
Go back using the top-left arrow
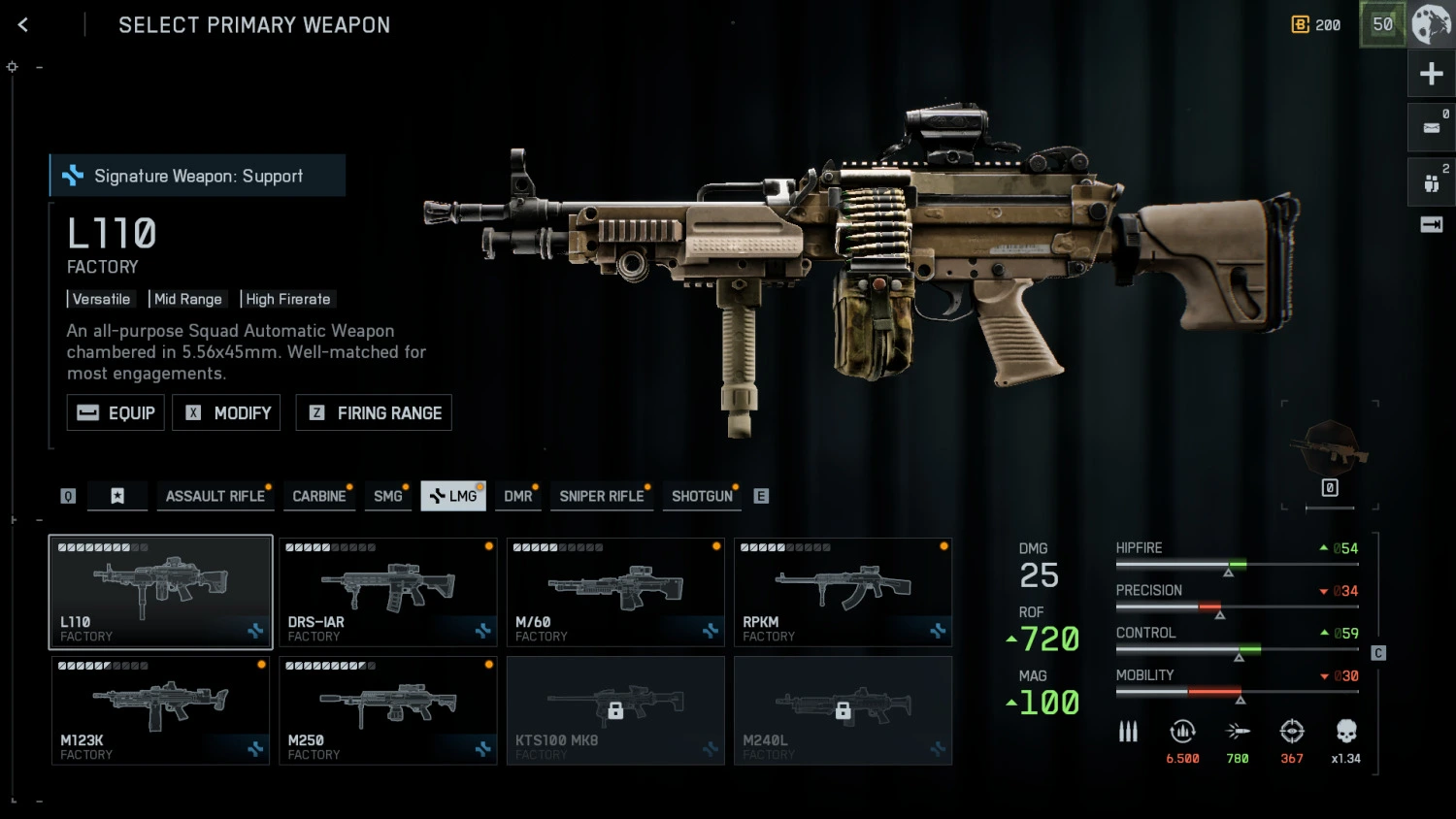coord(23,25)
